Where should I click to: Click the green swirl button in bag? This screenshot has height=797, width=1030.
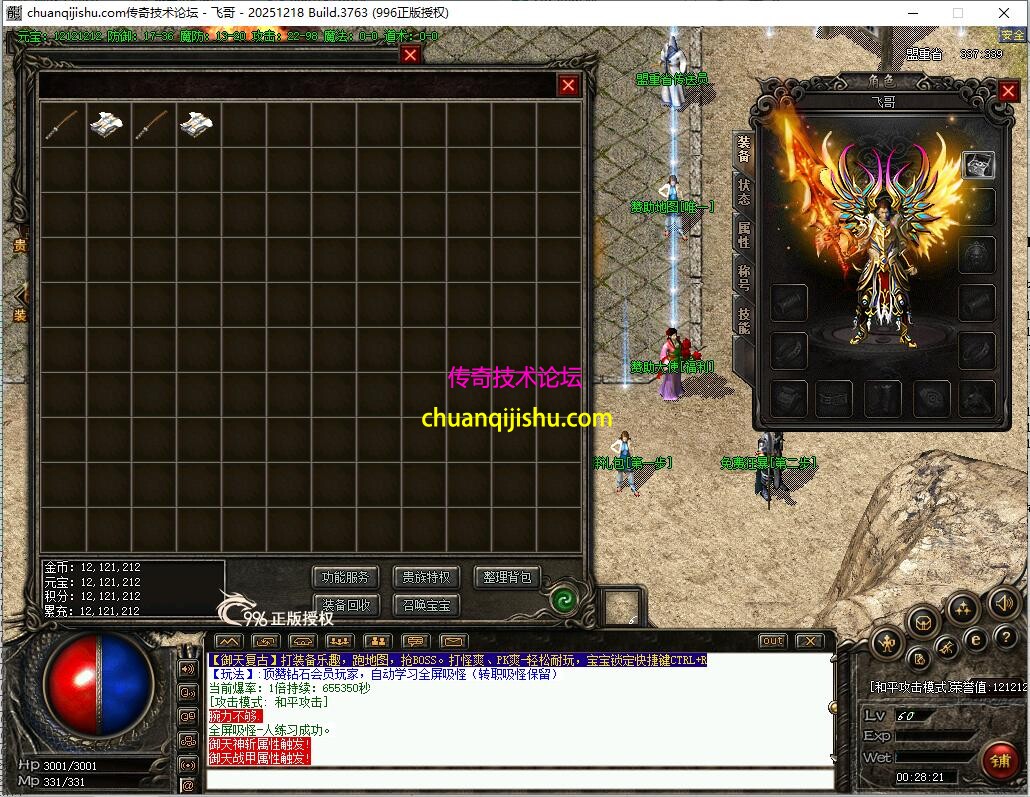pos(563,599)
